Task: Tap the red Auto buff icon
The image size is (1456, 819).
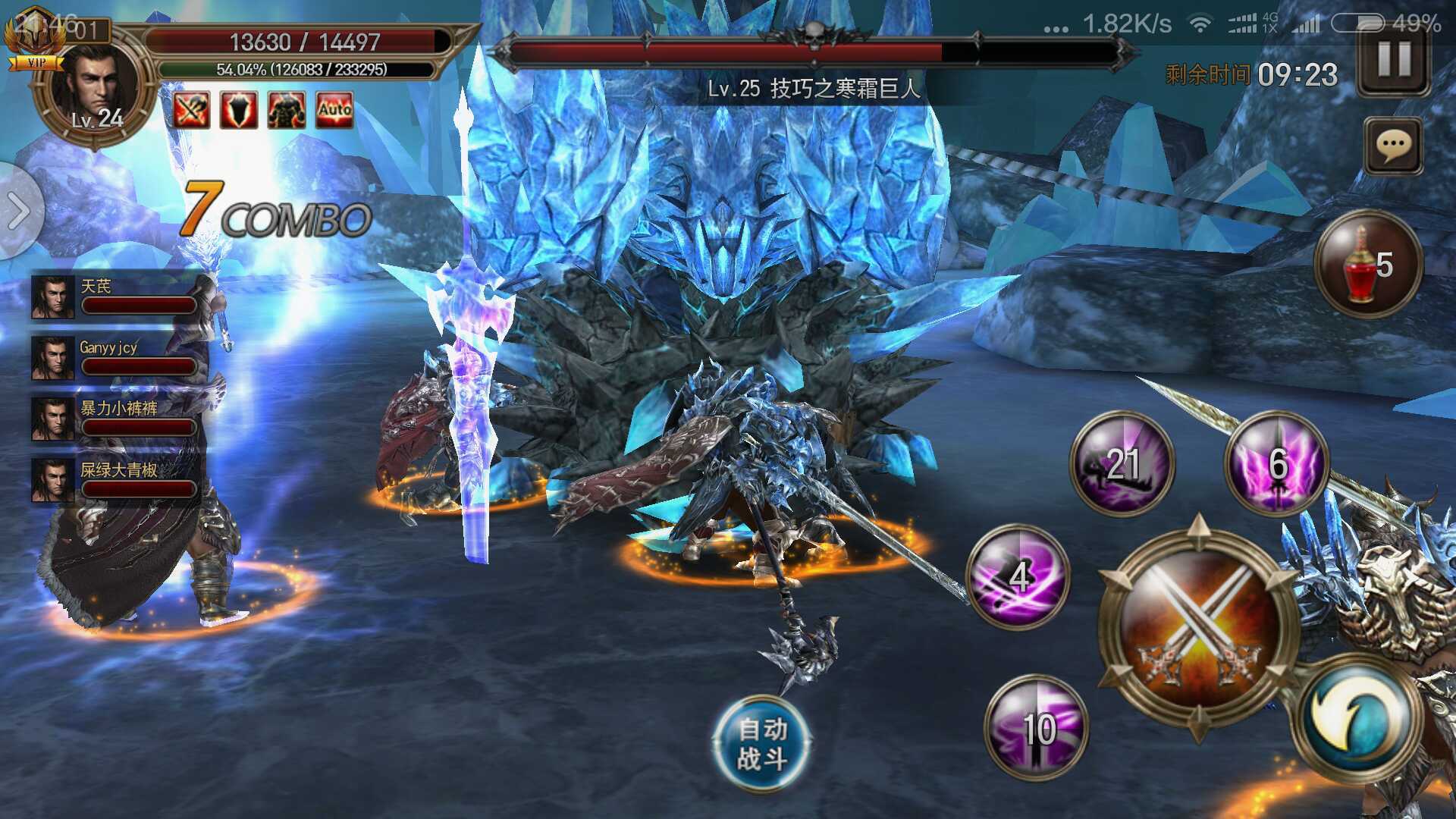Action: pyautogui.click(x=334, y=110)
